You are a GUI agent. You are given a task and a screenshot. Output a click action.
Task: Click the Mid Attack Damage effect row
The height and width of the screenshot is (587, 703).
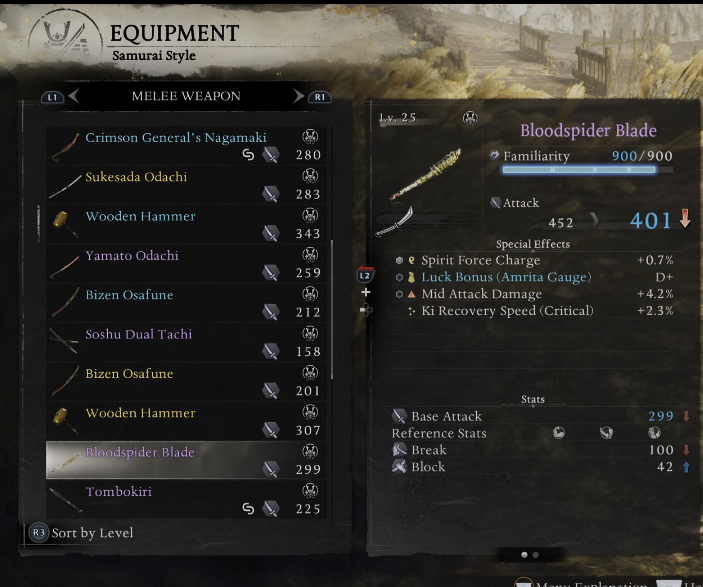click(481, 294)
